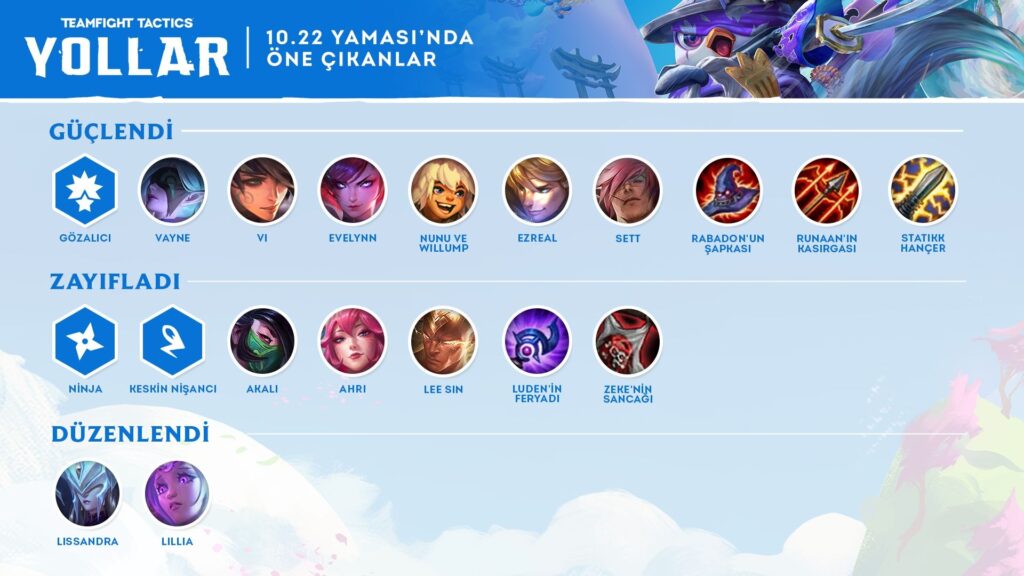This screenshot has width=1024, height=576.
Task: Choose the Vi champion portrait
Action: pos(262,190)
